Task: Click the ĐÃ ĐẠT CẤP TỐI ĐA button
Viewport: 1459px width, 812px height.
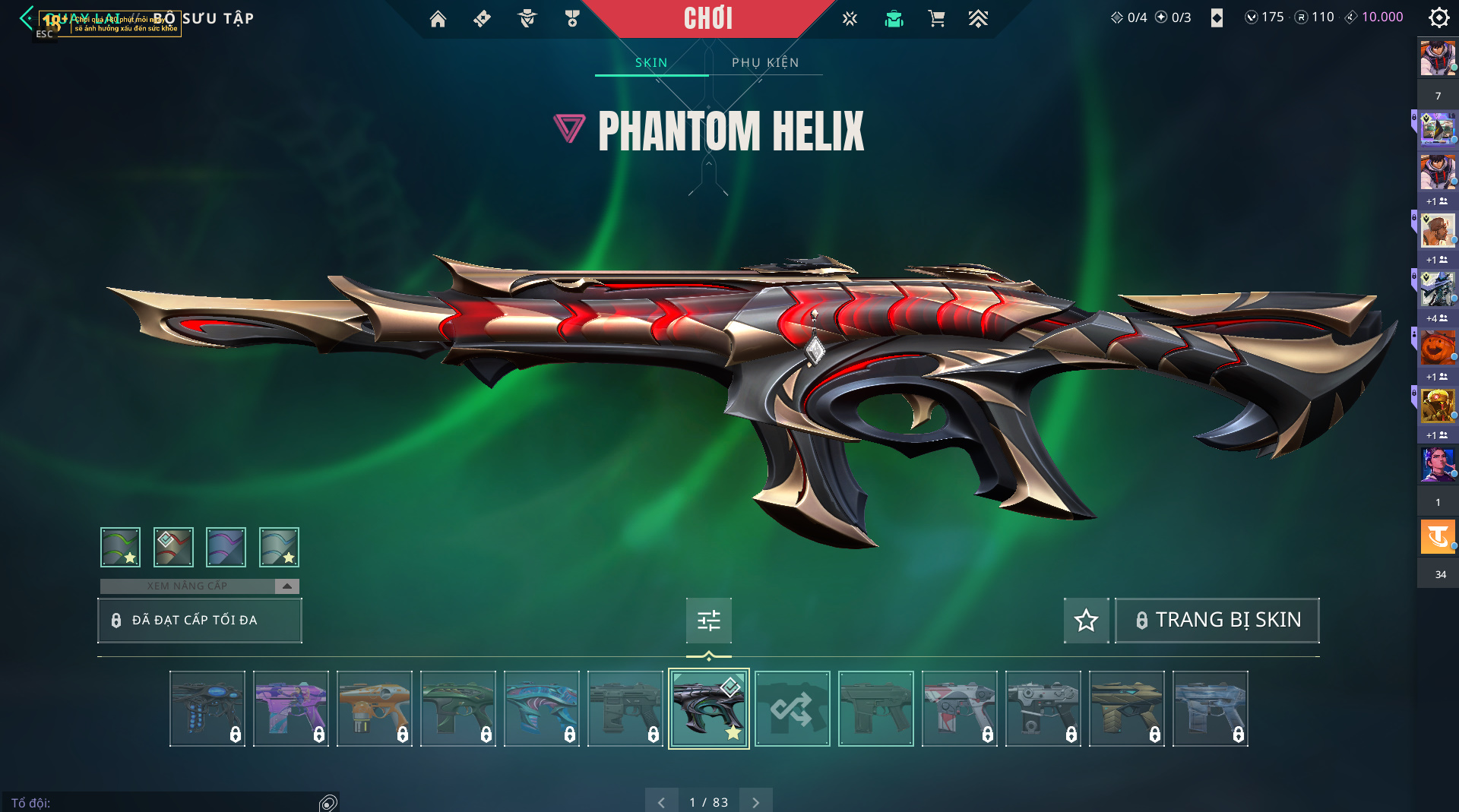Action: [x=199, y=620]
